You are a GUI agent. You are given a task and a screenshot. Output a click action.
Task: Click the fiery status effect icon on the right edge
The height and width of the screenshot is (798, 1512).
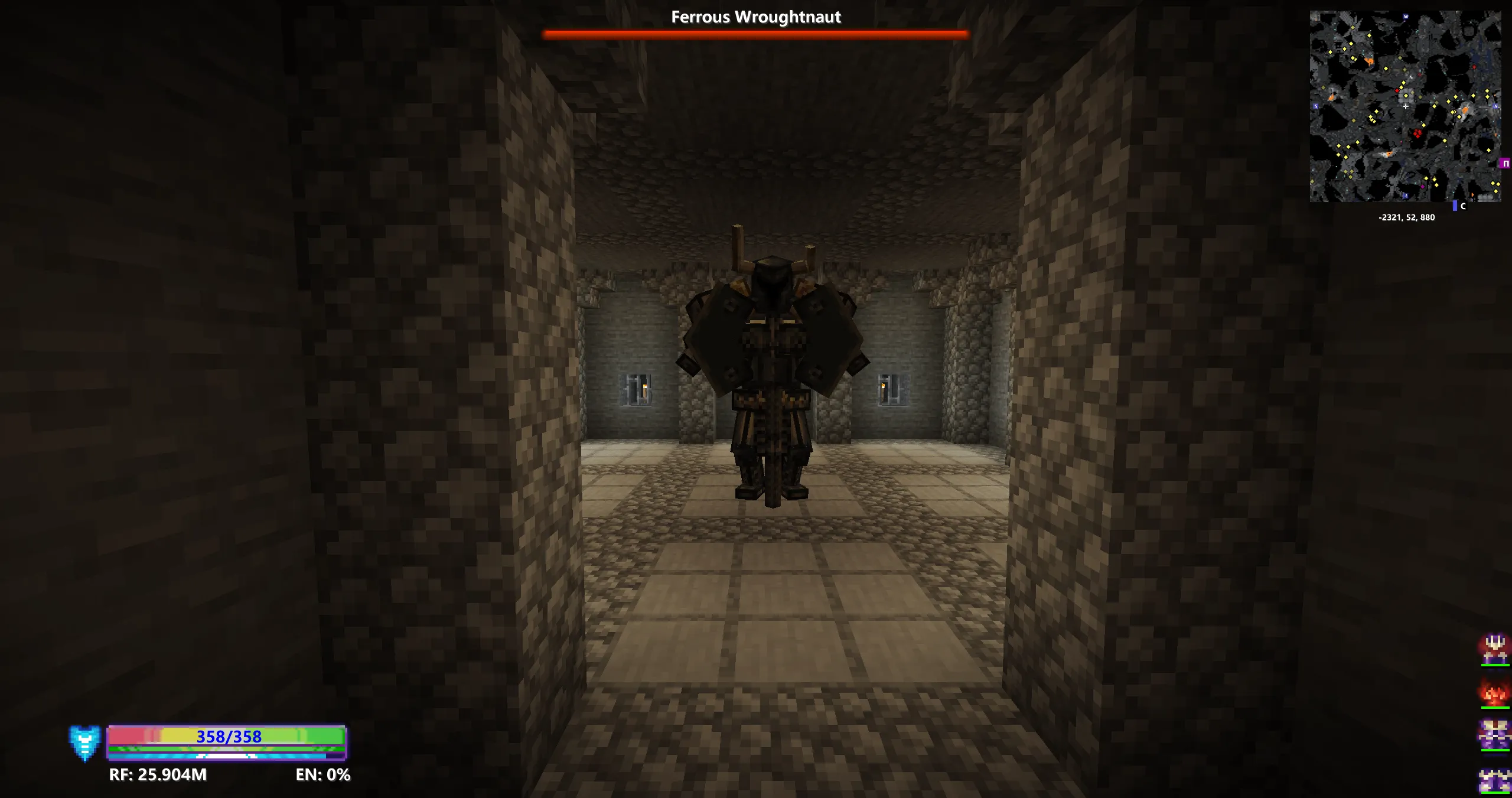click(x=1494, y=692)
